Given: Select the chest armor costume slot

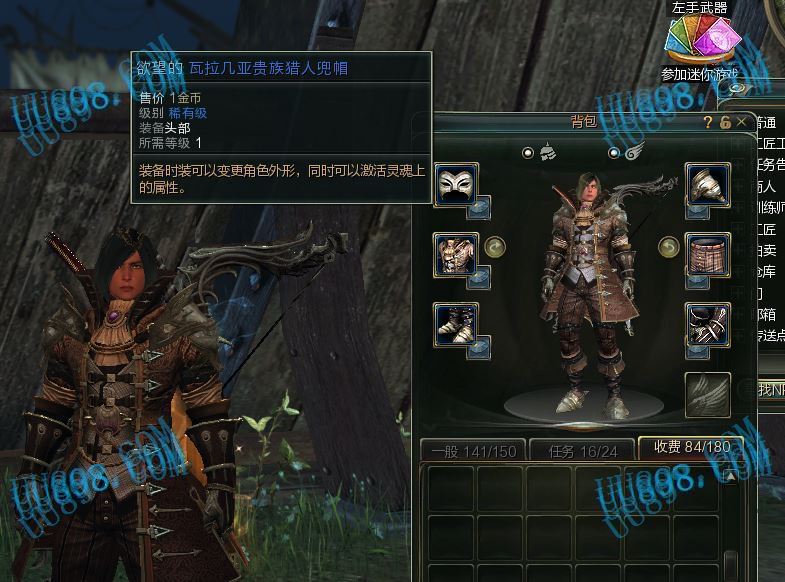Looking at the screenshot, I should tap(454, 253).
